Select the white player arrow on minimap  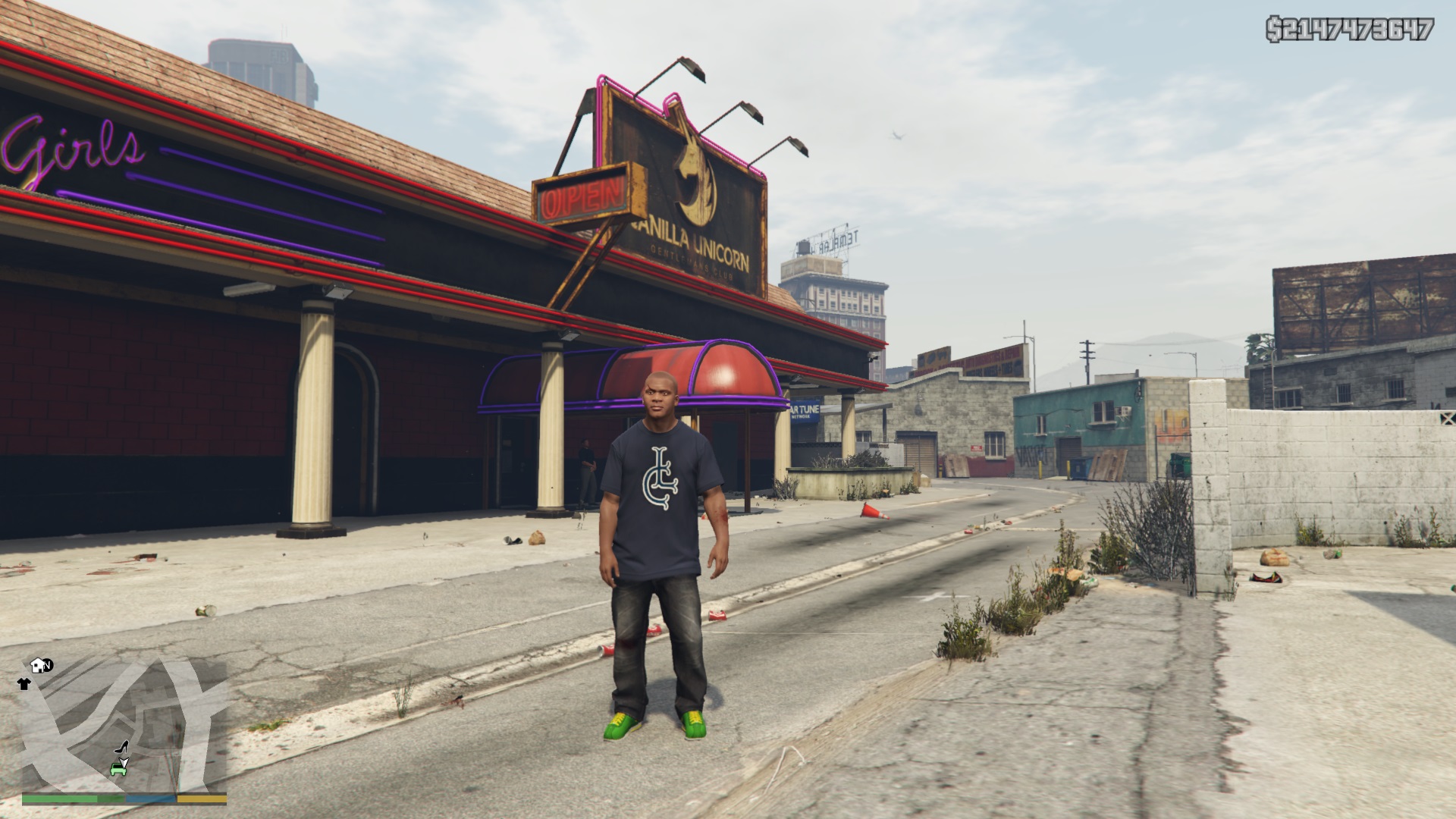(x=123, y=761)
